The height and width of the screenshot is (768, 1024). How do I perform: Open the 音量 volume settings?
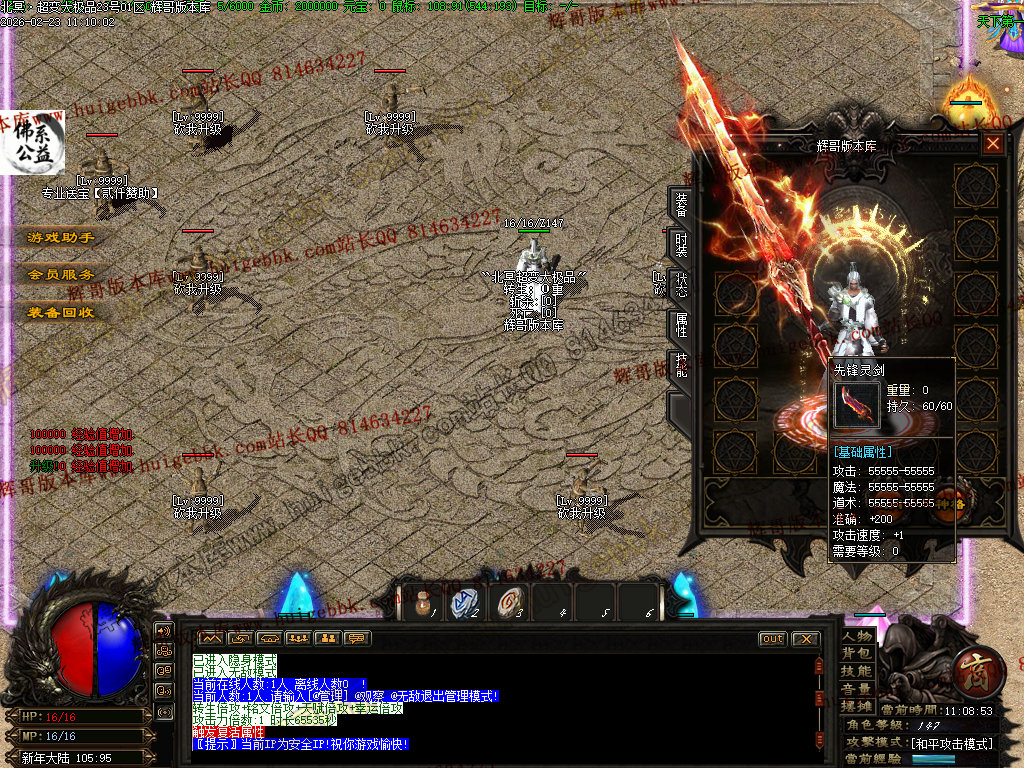click(x=857, y=689)
